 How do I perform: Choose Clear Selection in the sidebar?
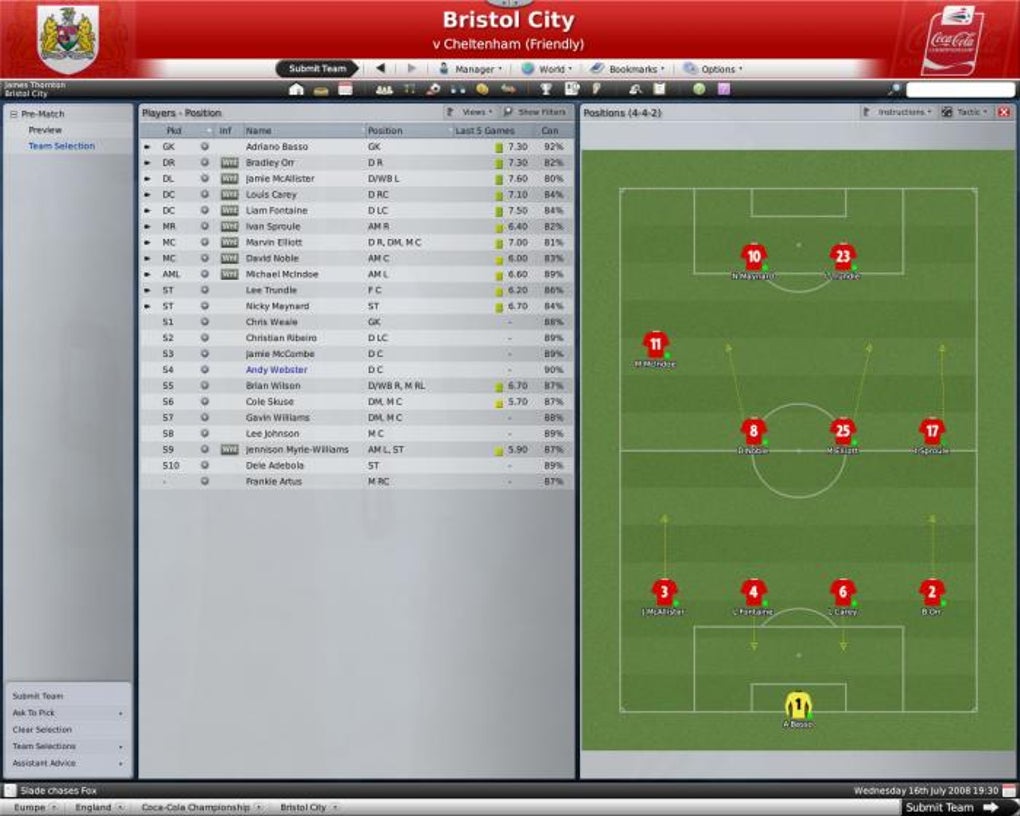pos(42,730)
